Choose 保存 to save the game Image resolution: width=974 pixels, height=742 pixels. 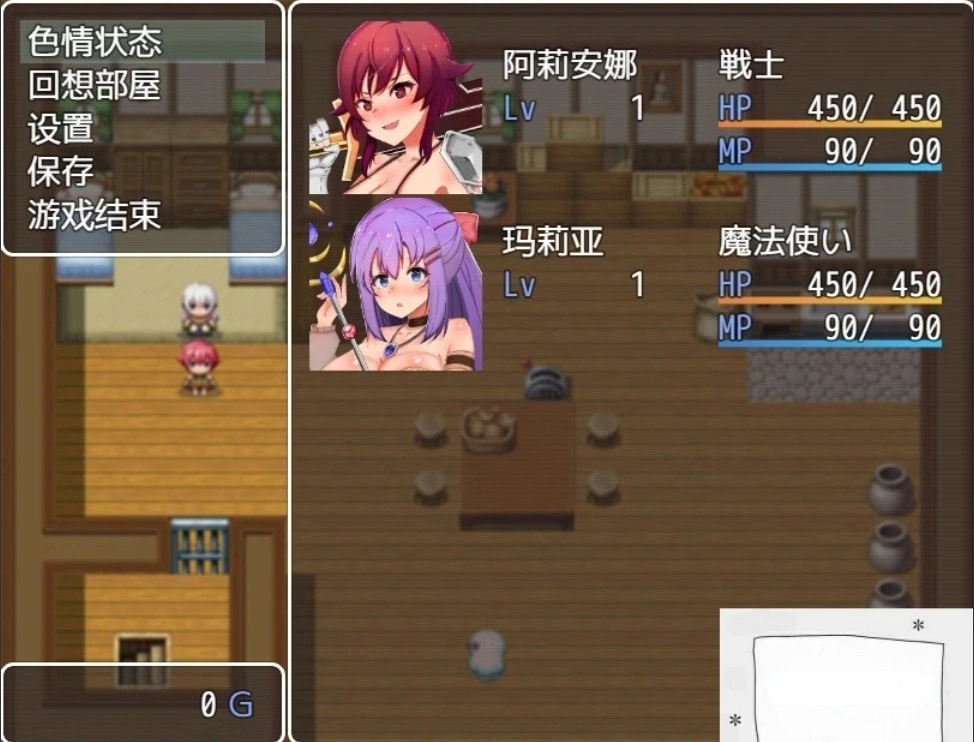61,171
